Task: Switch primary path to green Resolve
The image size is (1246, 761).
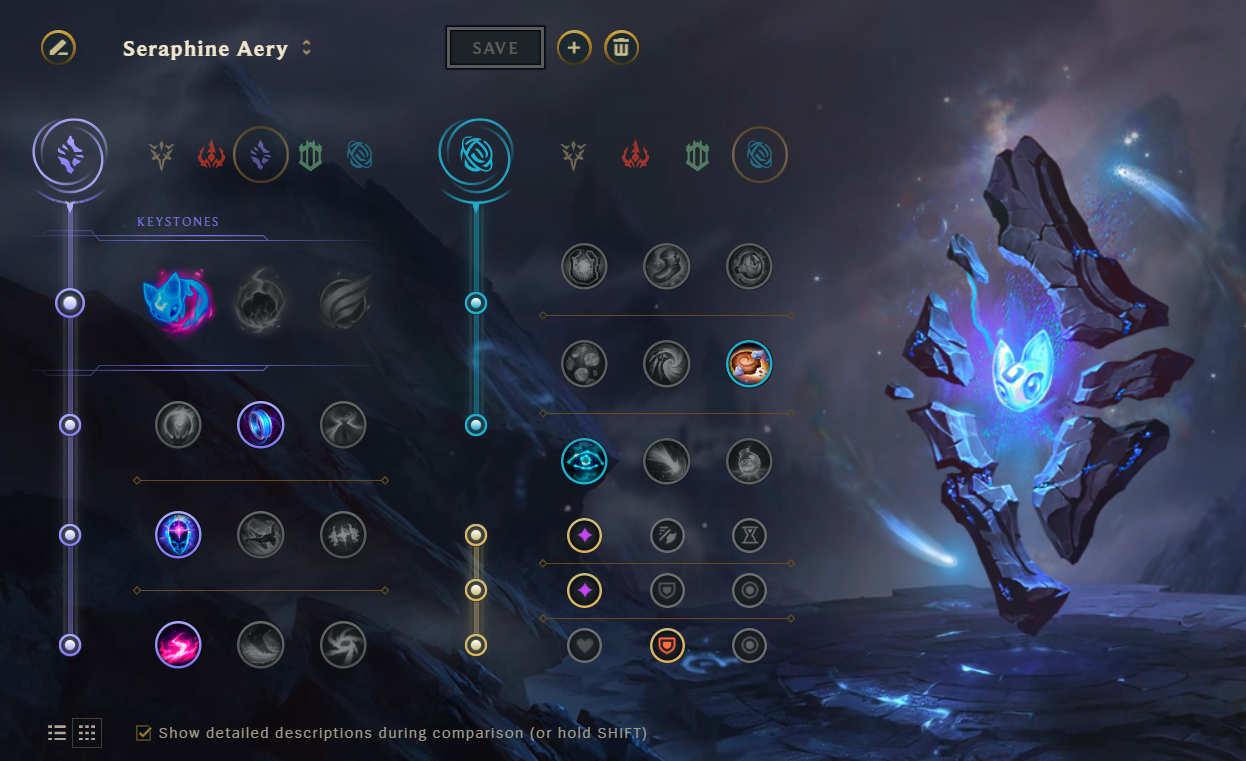Action: pos(310,155)
